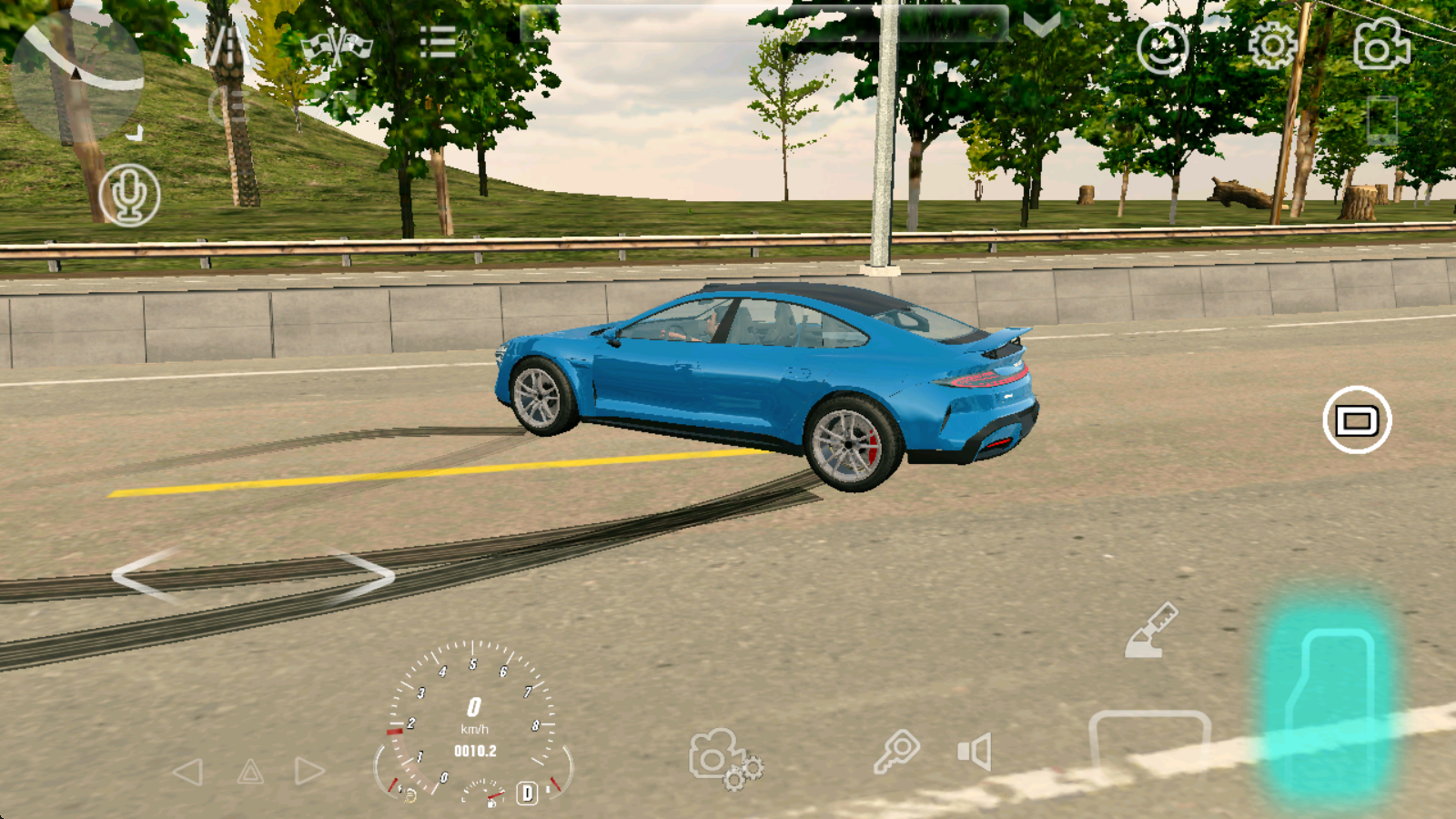Open the checkered flags race menu
1456x819 pixels.
pos(337,45)
